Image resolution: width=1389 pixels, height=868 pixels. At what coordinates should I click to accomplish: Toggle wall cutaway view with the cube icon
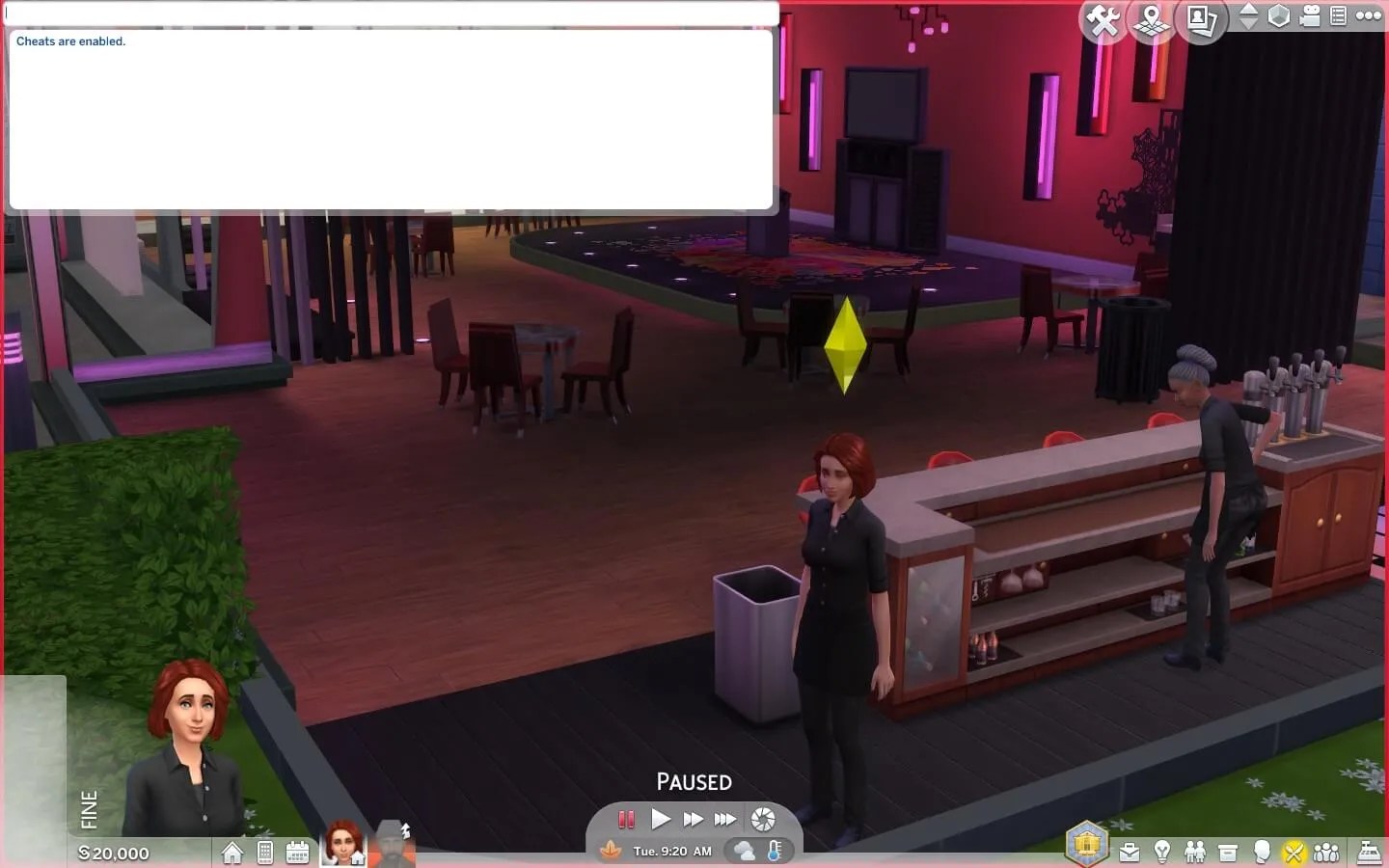[1278, 14]
